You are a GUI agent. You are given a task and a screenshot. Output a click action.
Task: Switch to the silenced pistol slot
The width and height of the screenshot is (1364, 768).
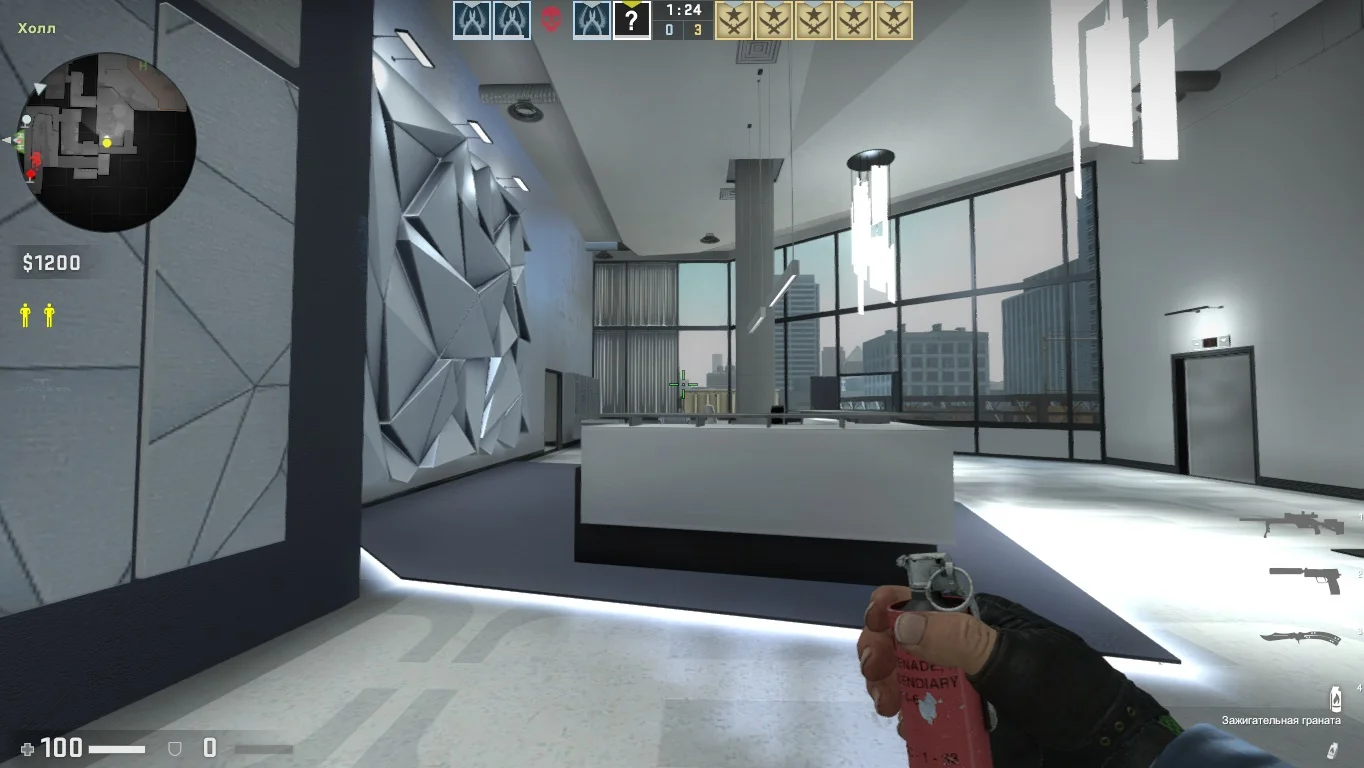[x=1305, y=577]
